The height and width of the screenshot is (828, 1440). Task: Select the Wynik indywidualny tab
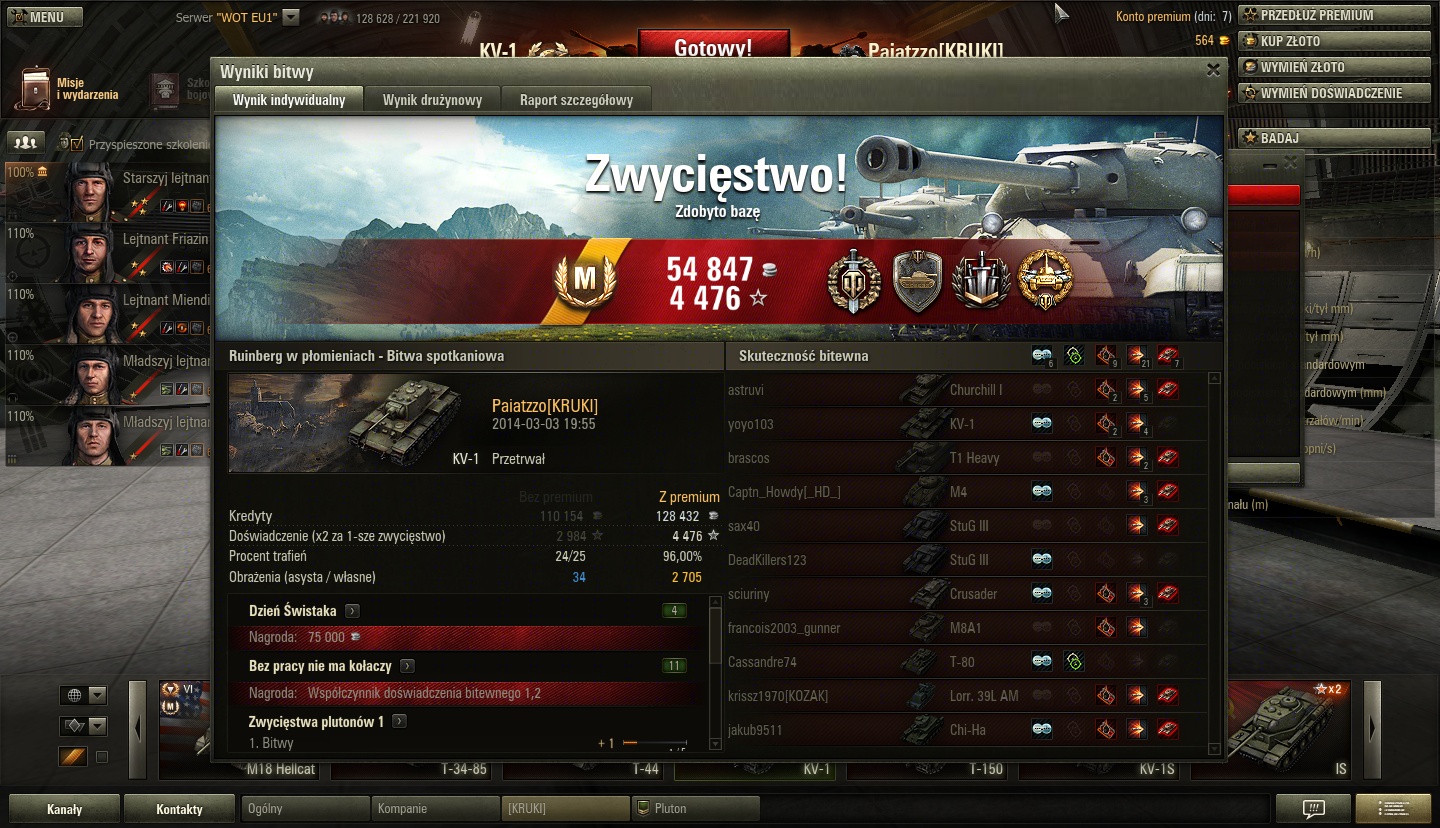tap(289, 100)
